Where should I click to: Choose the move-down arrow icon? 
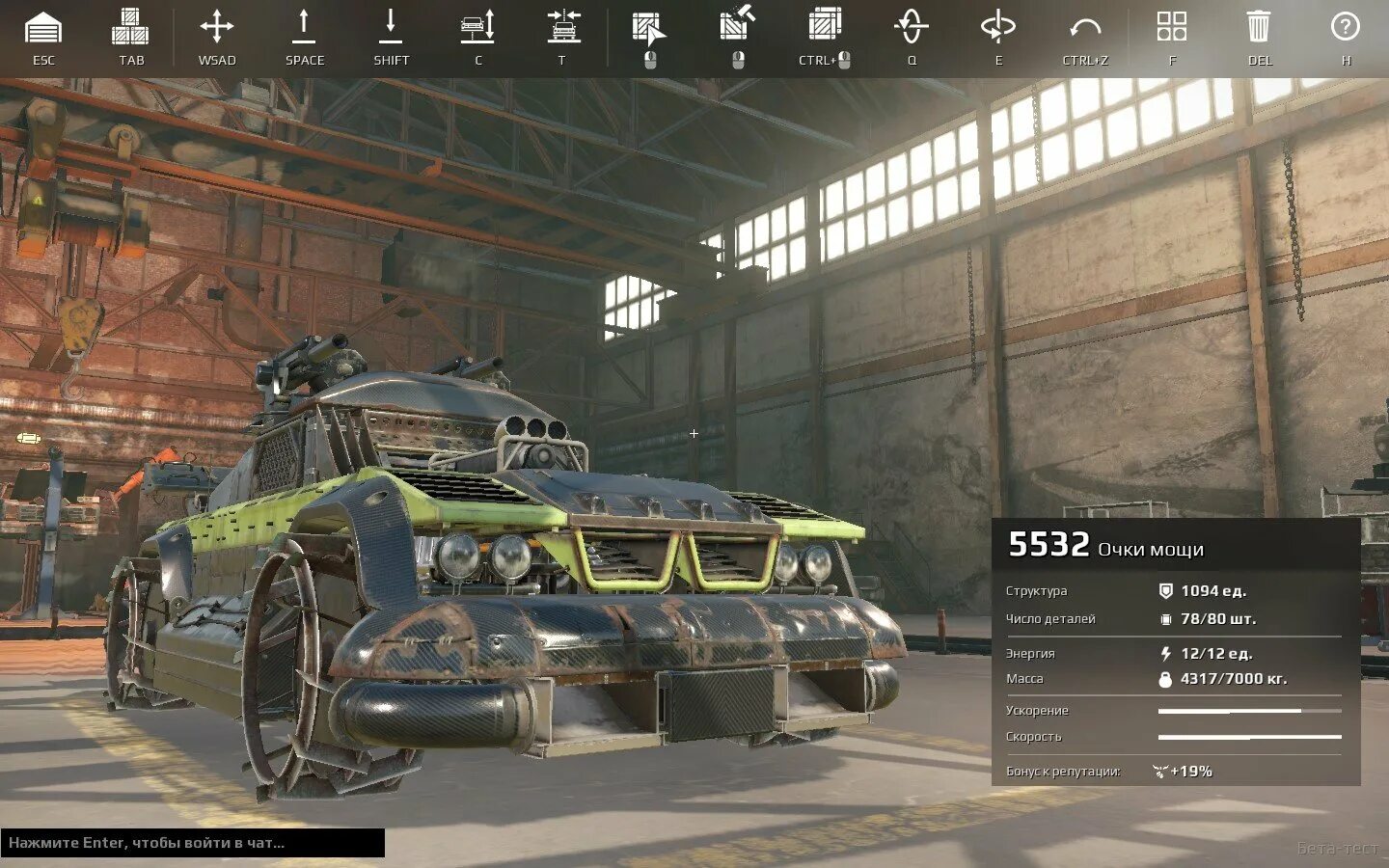(x=391, y=27)
